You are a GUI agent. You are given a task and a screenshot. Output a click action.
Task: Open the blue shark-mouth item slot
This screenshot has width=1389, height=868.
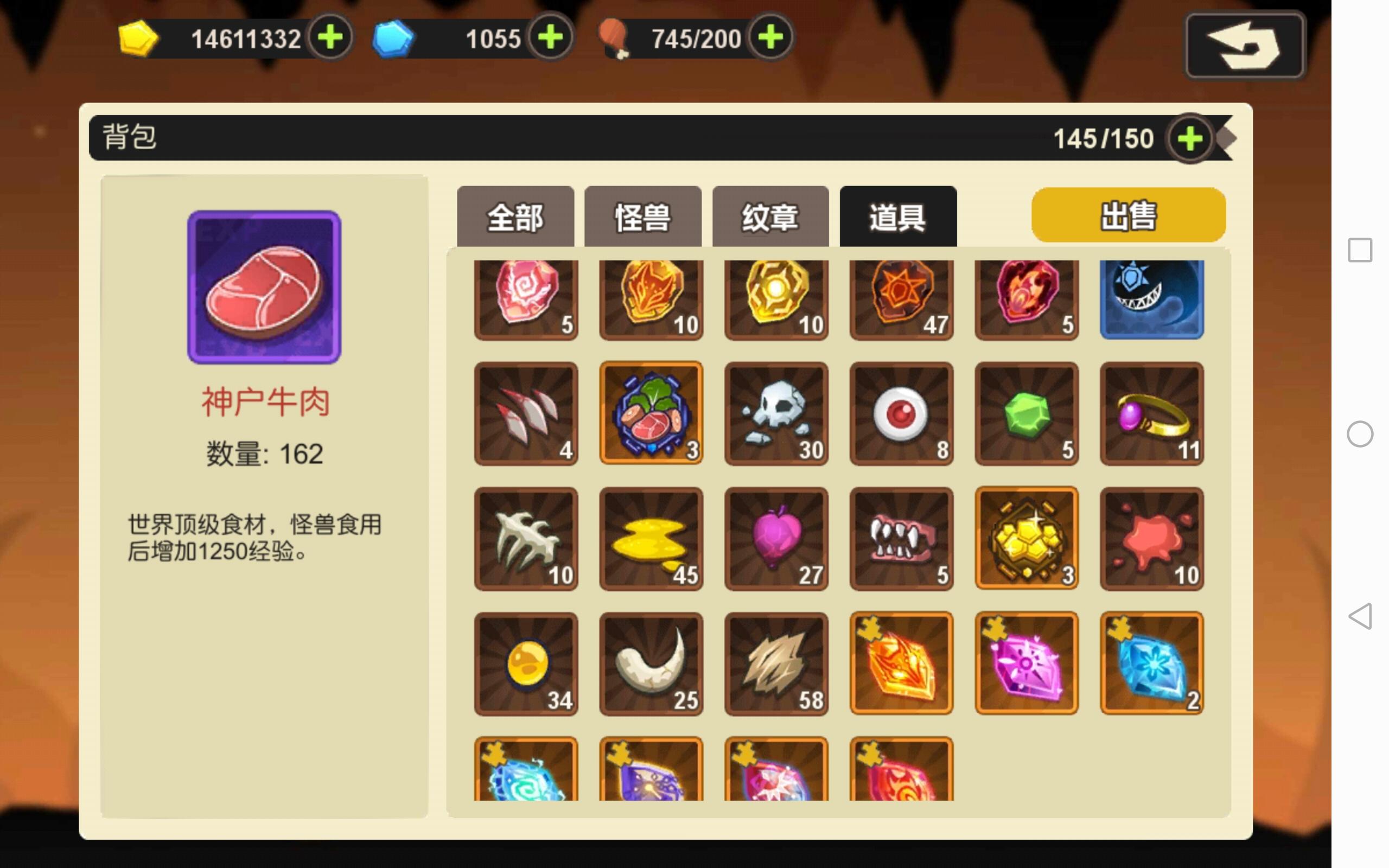click(x=1151, y=297)
